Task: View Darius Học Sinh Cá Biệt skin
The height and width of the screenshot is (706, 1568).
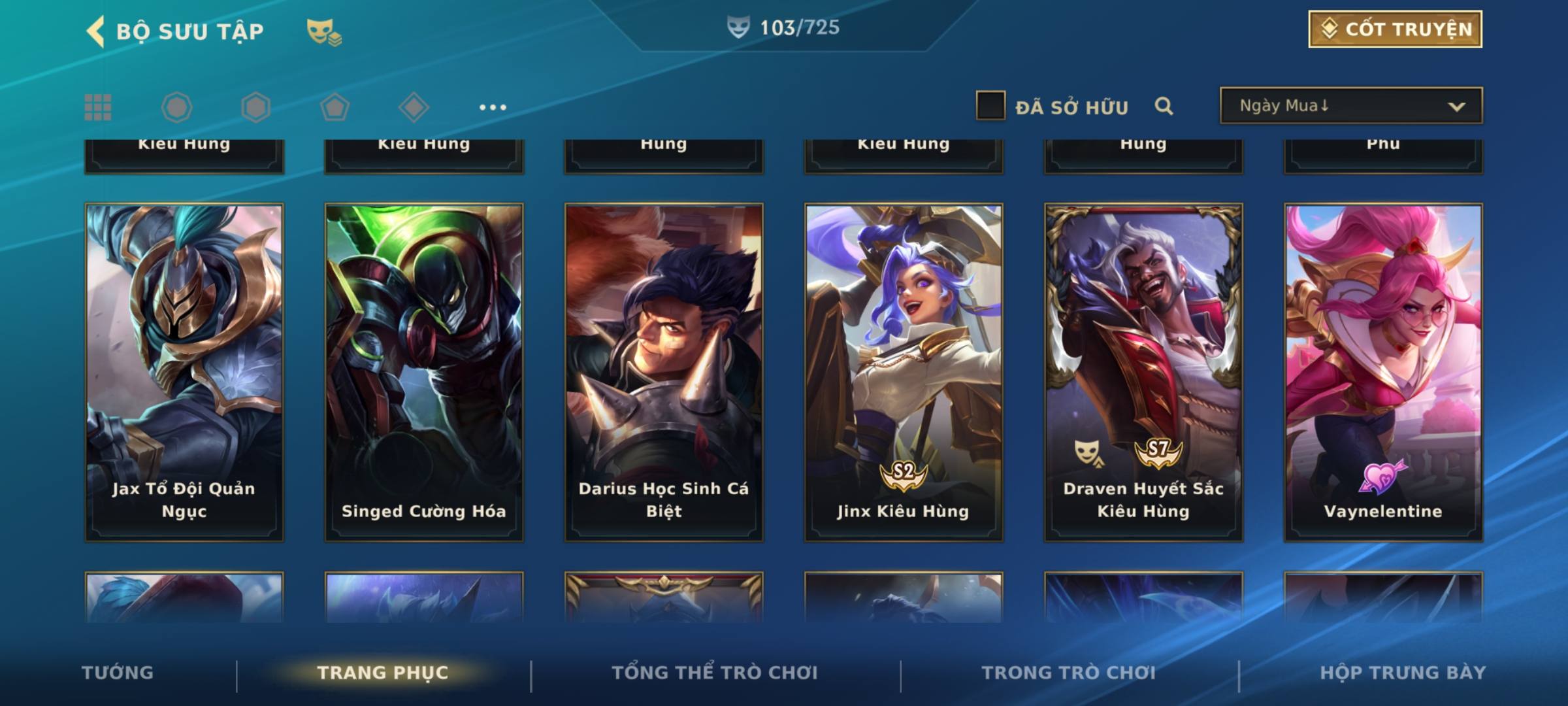Action: [664, 372]
